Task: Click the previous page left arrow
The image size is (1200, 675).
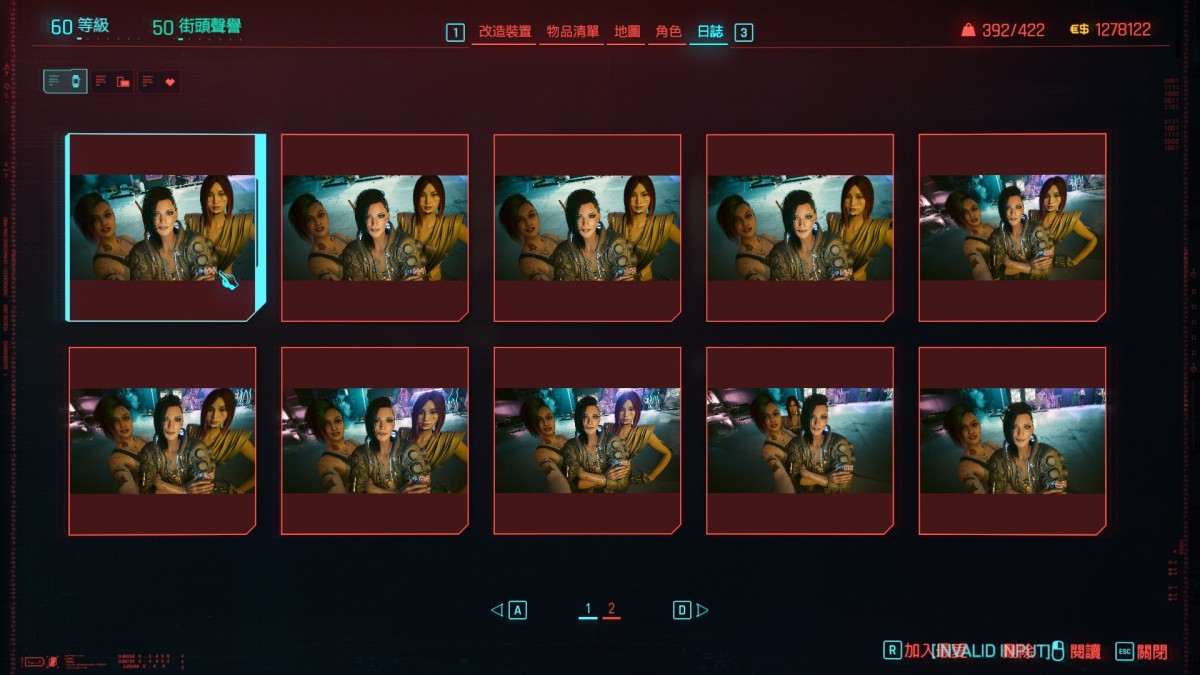Action: (497, 610)
